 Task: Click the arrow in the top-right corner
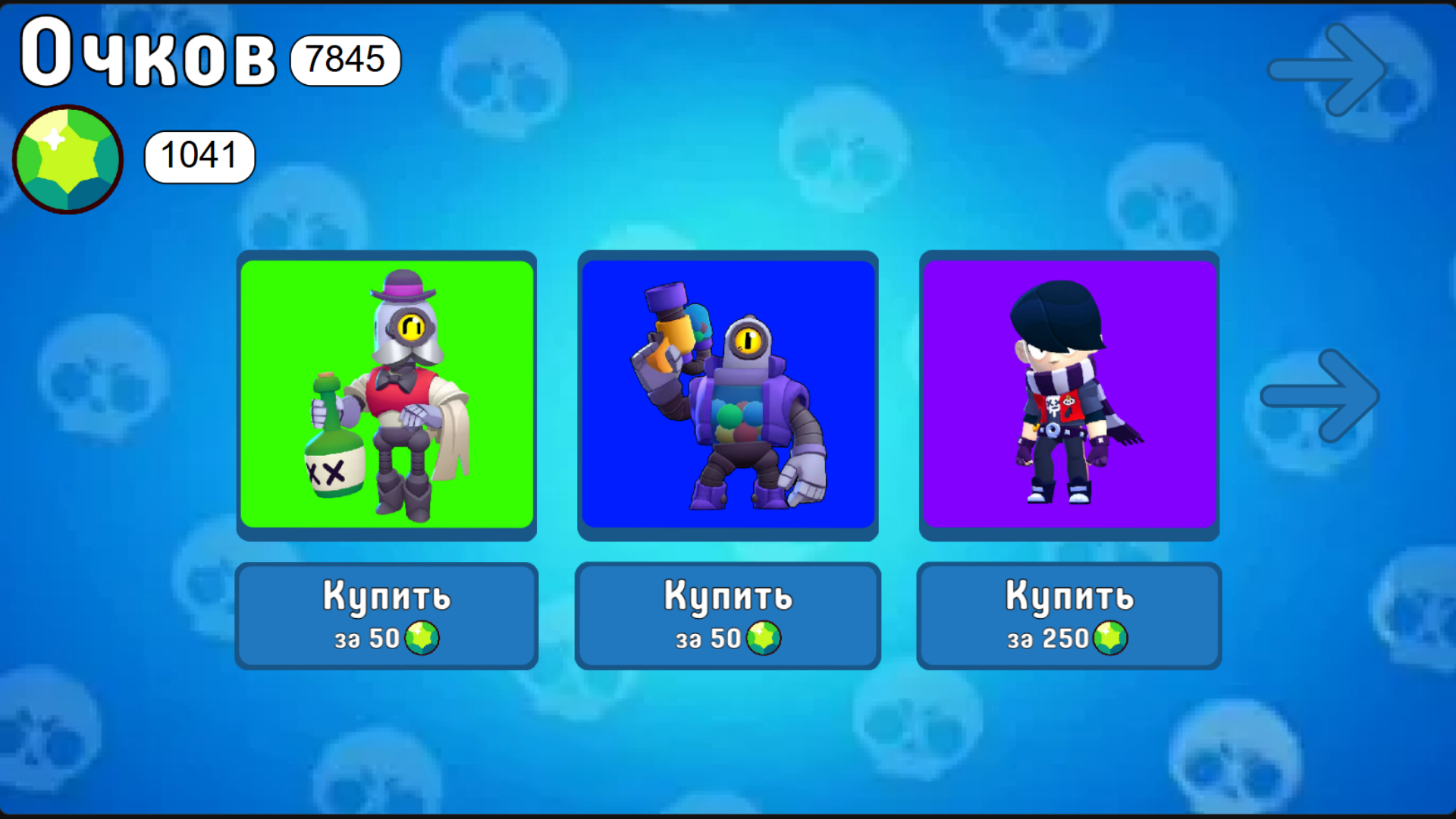point(1327,68)
